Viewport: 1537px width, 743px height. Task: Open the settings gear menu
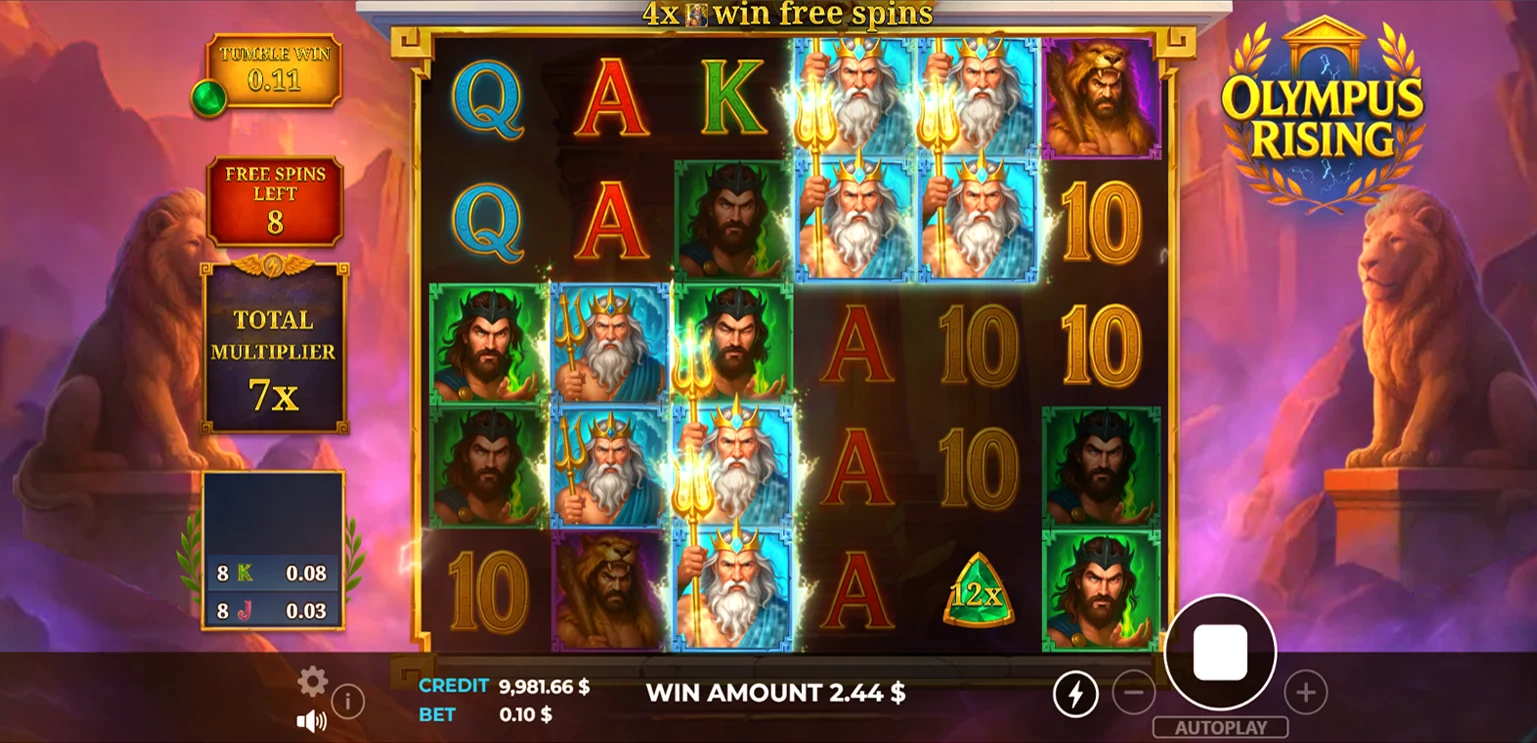pyautogui.click(x=312, y=682)
